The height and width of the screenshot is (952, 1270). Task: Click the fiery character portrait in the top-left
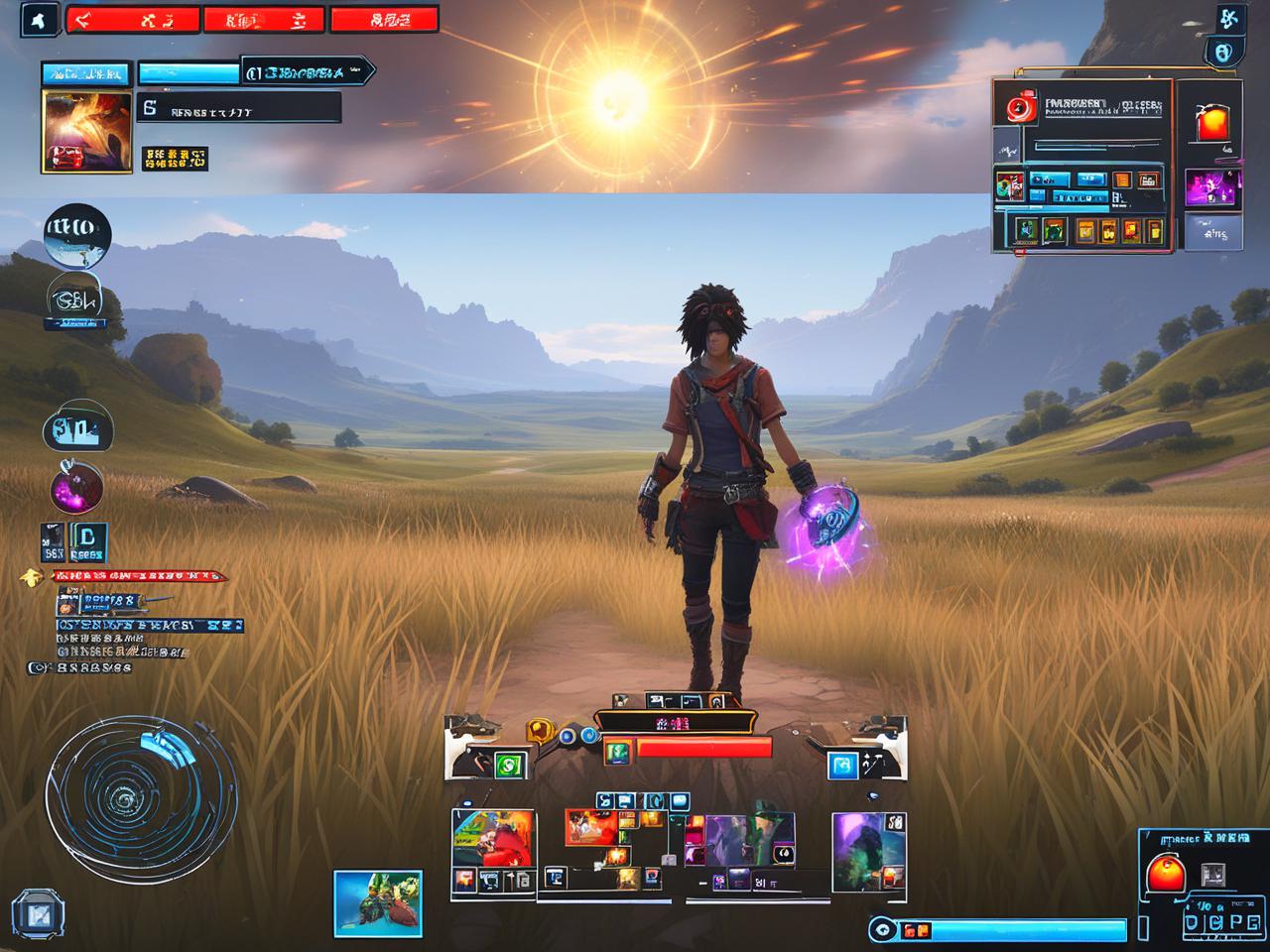(x=86, y=131)
